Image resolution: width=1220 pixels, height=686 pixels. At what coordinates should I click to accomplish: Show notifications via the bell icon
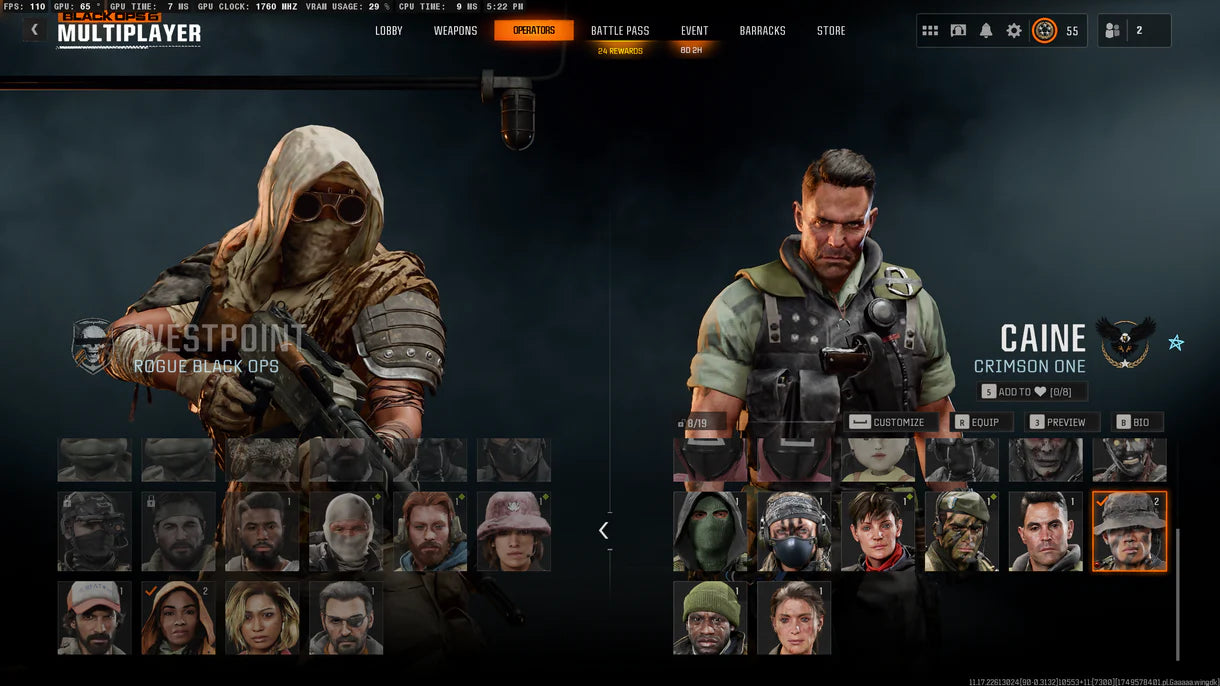(986, 31)
